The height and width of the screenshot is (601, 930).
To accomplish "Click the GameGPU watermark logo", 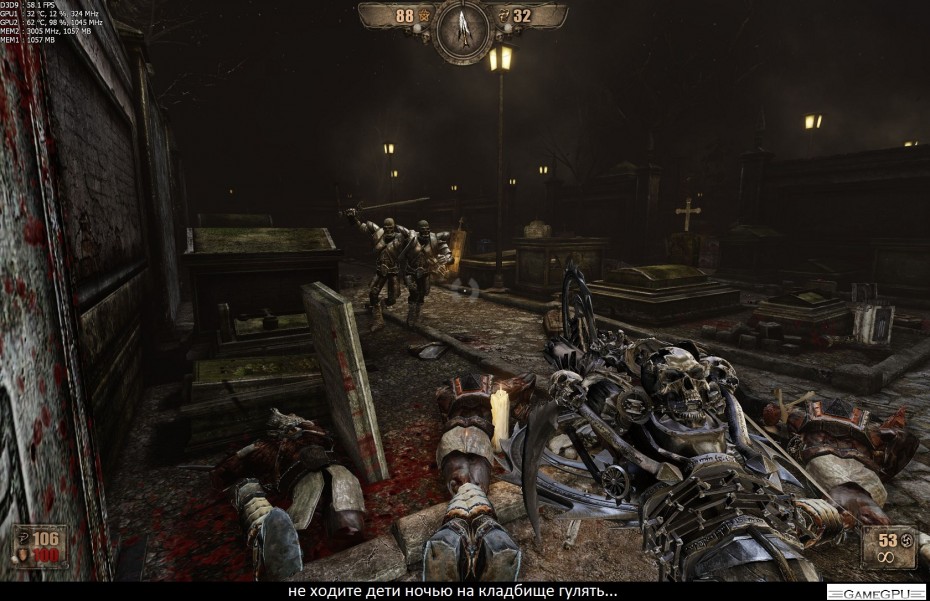I will coord(875,592).
